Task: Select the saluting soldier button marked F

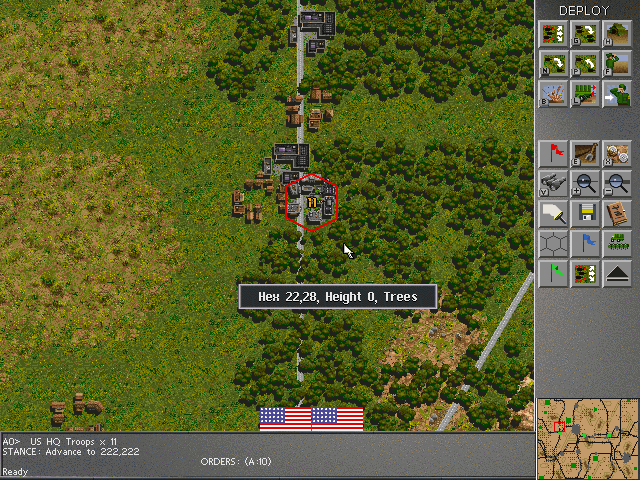Action: (617, 64)
